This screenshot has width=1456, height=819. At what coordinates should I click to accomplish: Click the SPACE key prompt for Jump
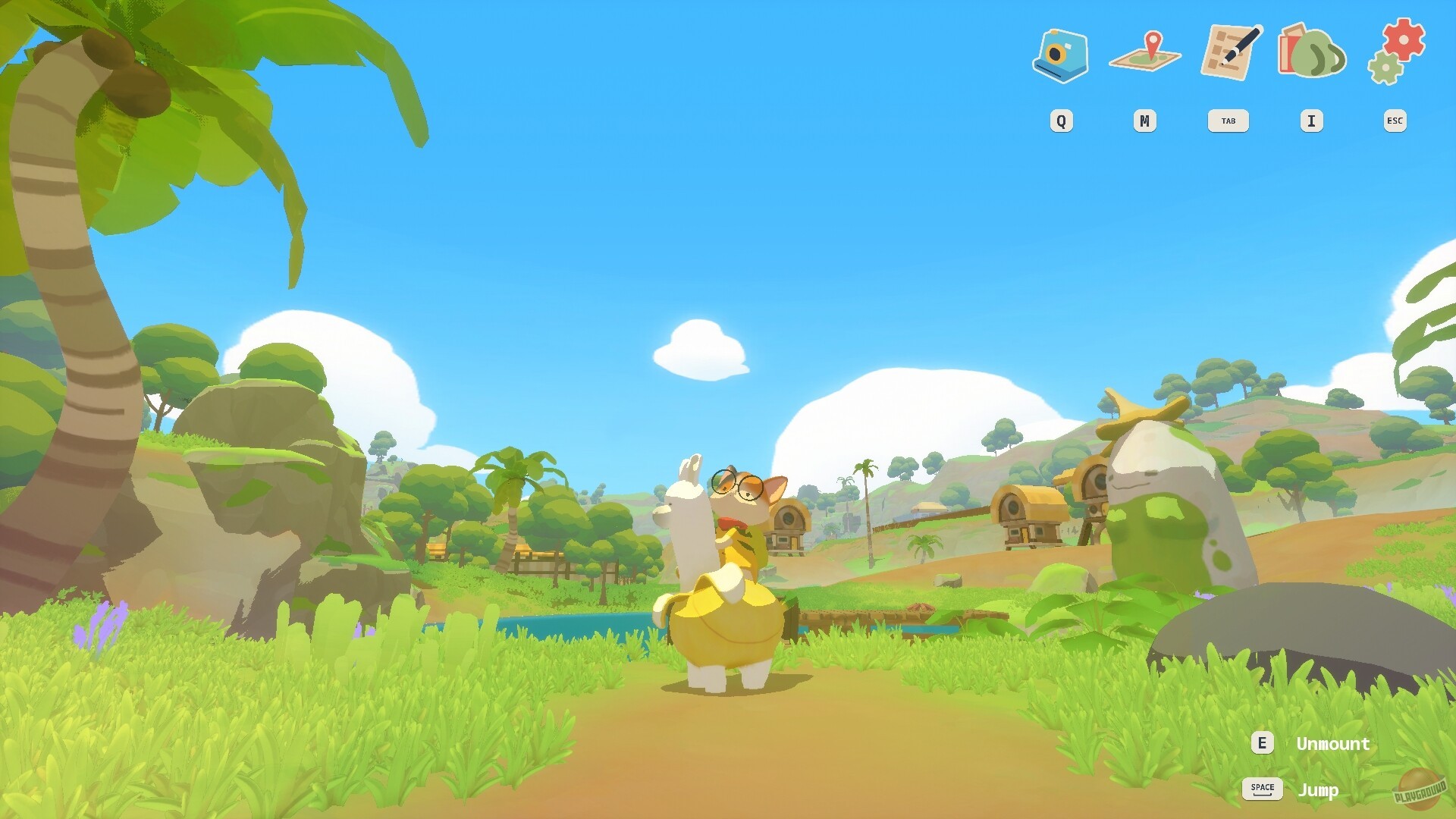tap(1262, 788)
